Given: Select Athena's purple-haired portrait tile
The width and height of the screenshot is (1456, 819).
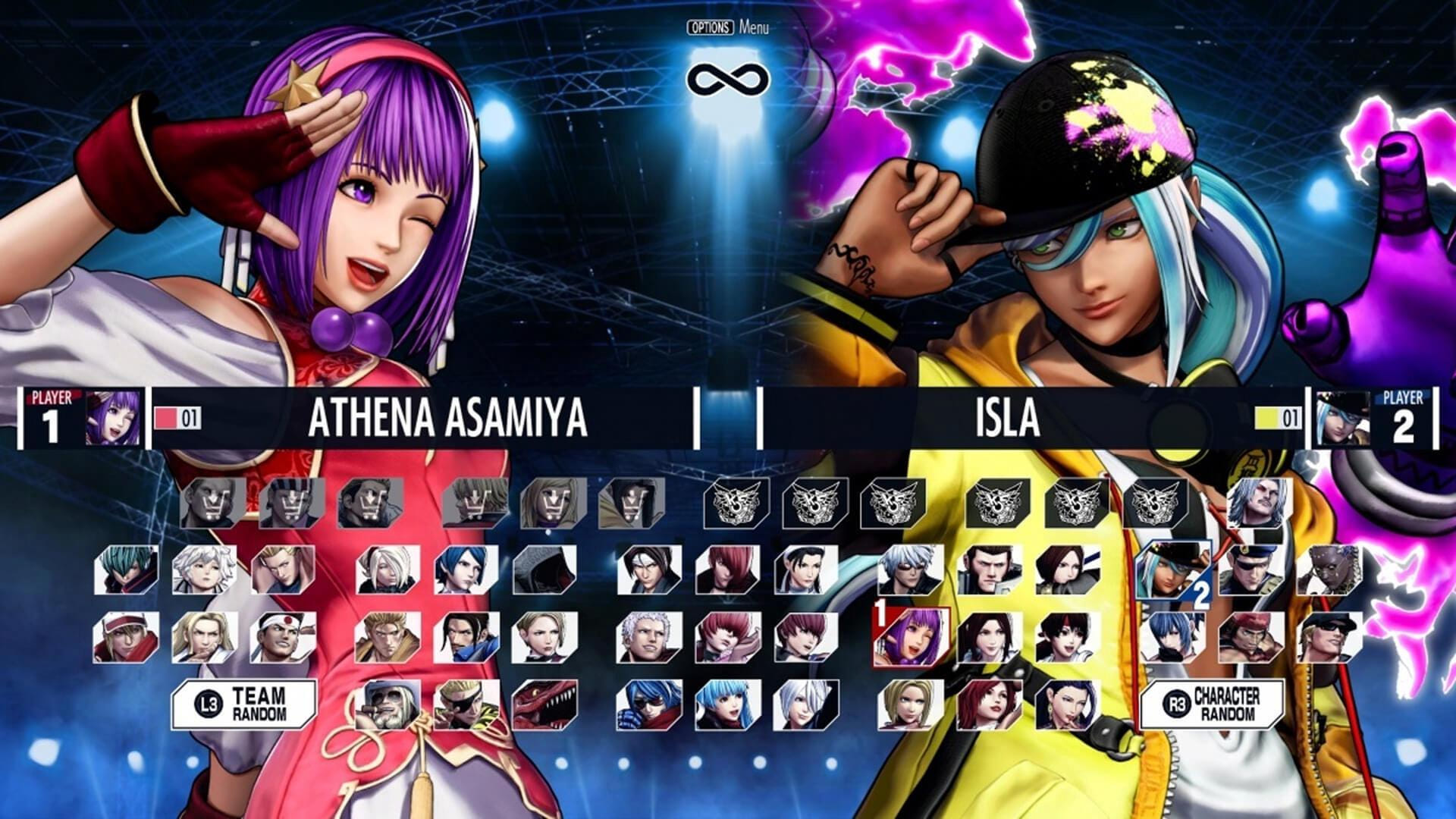Looking at the screenshot, I should [x=910, y=637].
